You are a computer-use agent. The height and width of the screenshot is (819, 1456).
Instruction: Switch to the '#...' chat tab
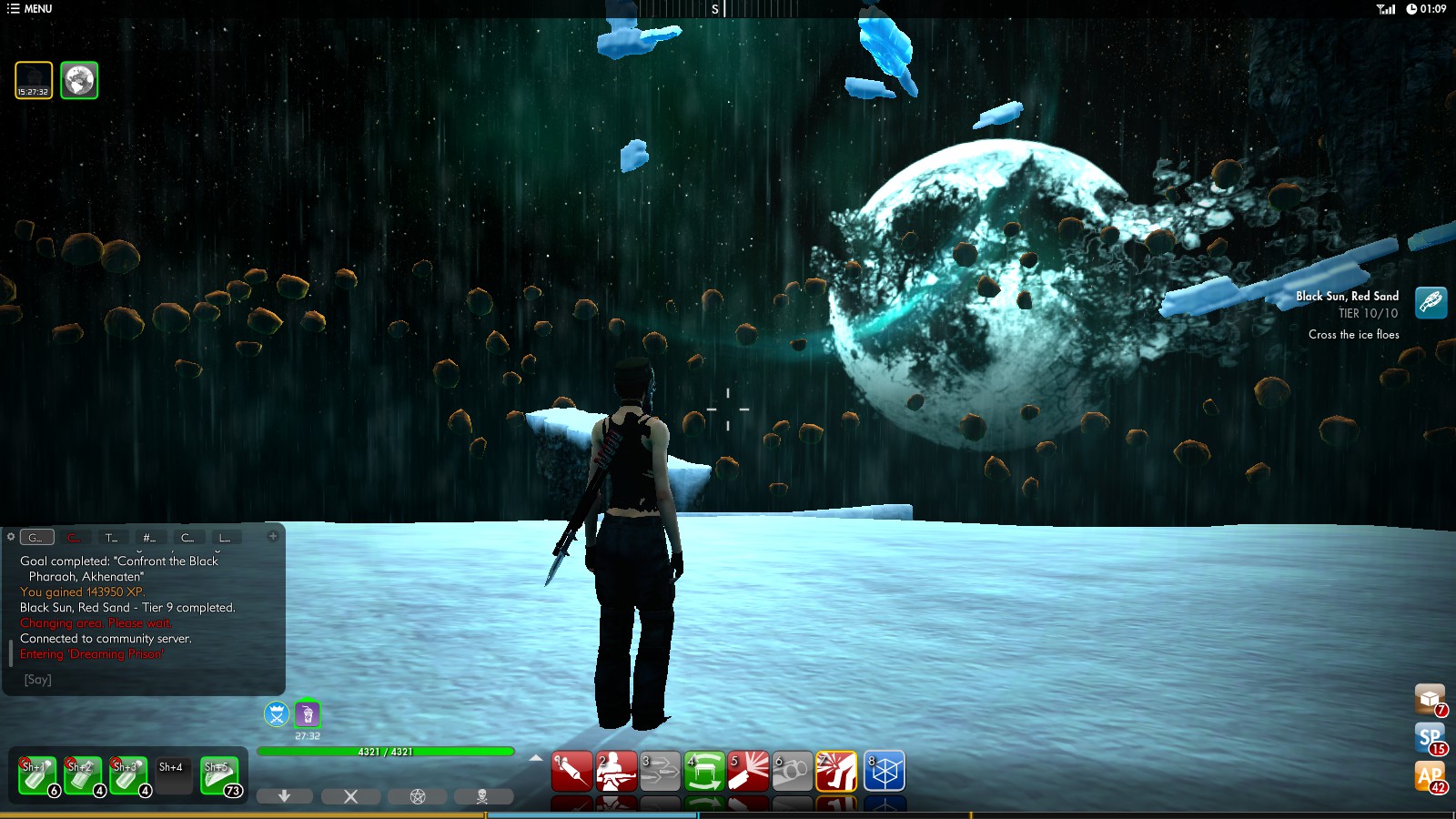pyautogui.click(x=149, y=538)
